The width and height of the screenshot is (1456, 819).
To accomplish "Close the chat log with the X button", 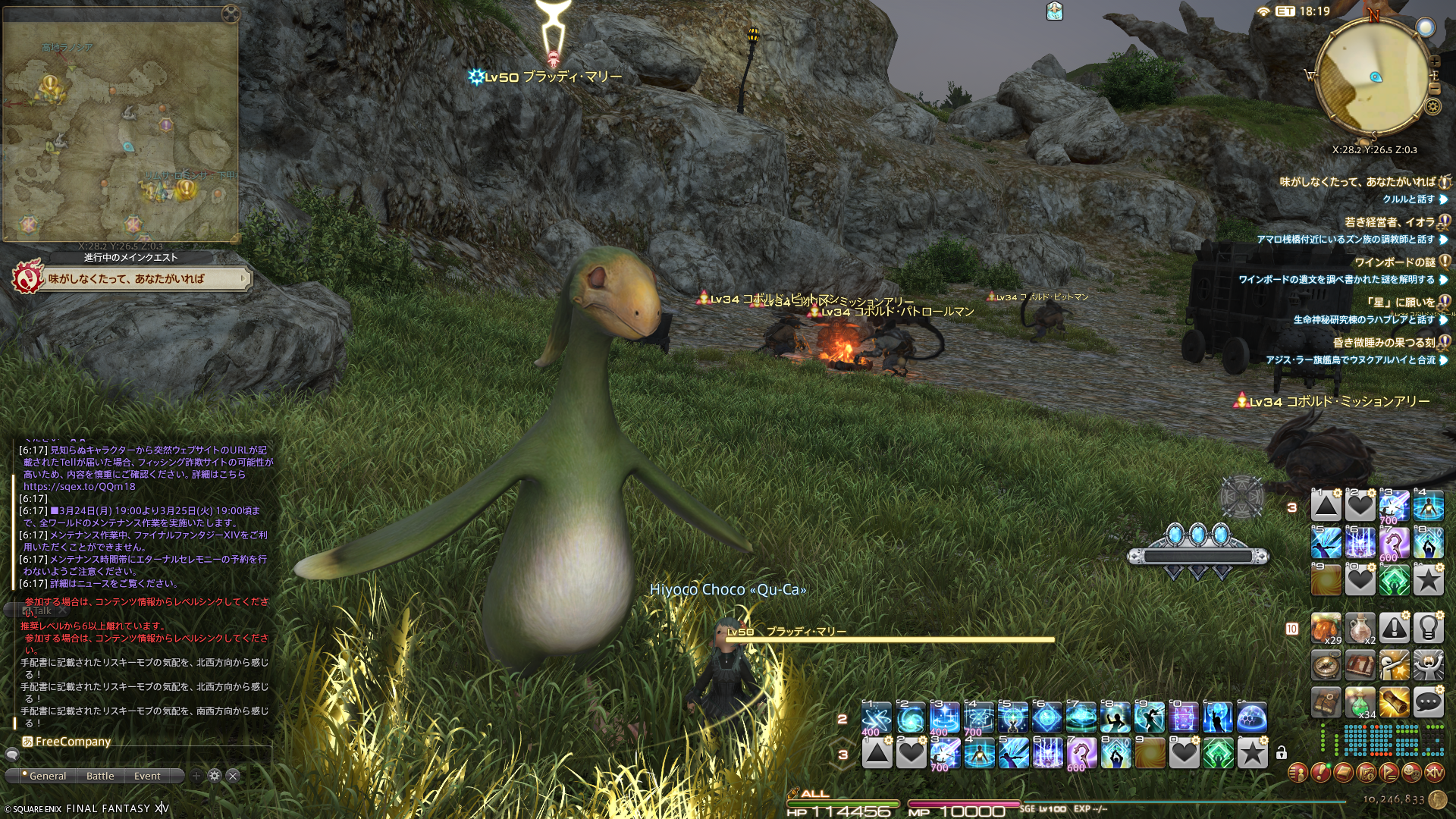I will click(x=234, y=776).
